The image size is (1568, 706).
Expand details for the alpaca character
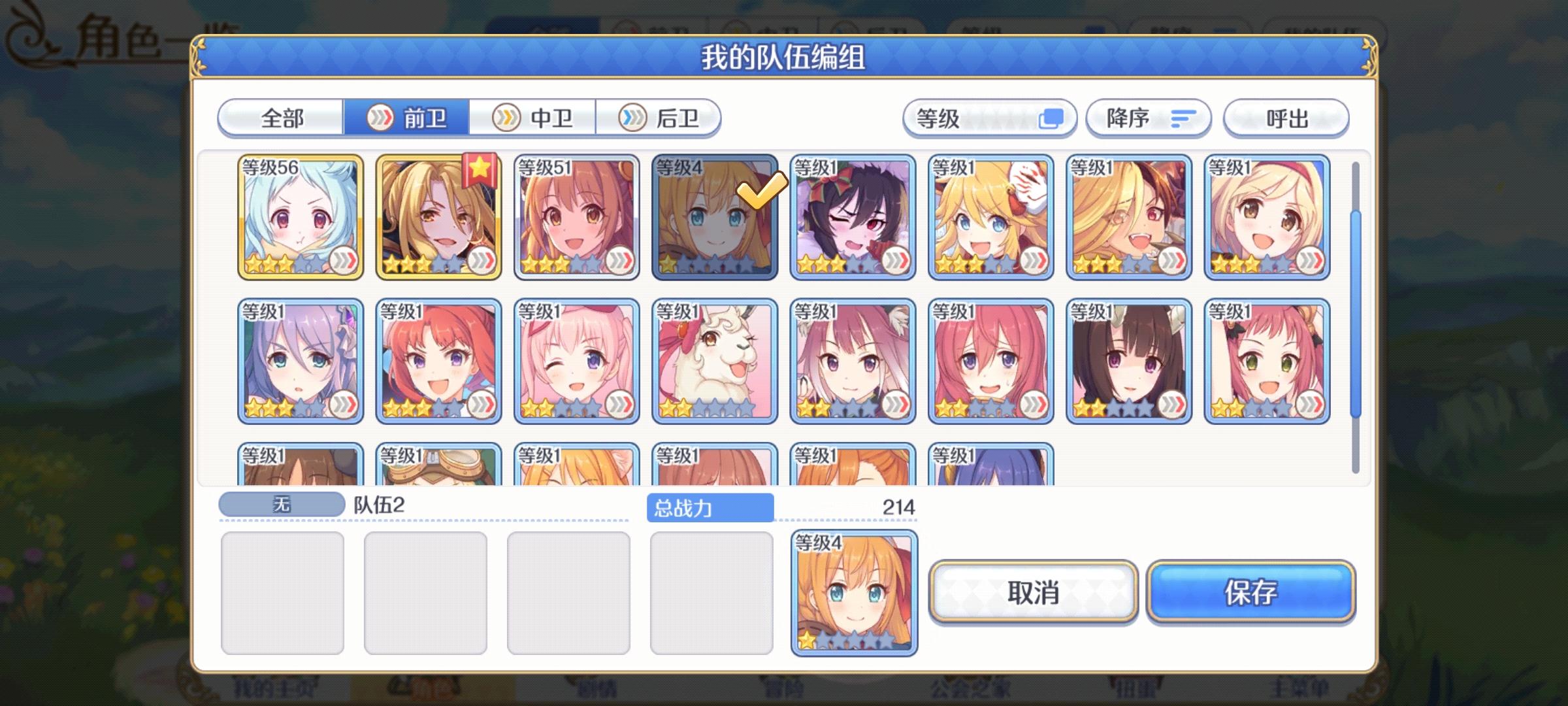click(756, 405)
